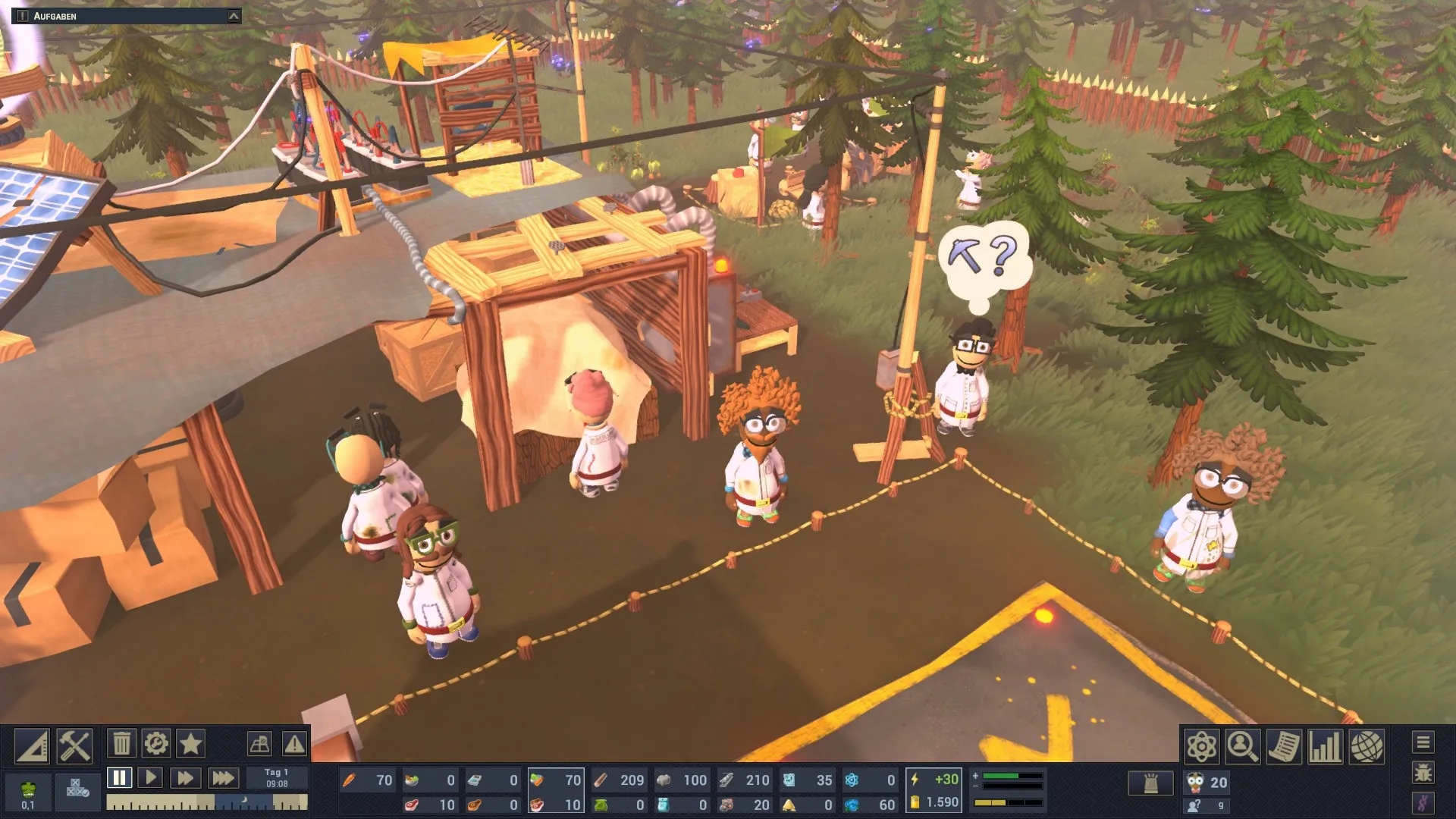Collapse the Aufgaben task panel
The height and width of the screenshot is (819, 1456).
pyautogui.click(x=234, y=16)
